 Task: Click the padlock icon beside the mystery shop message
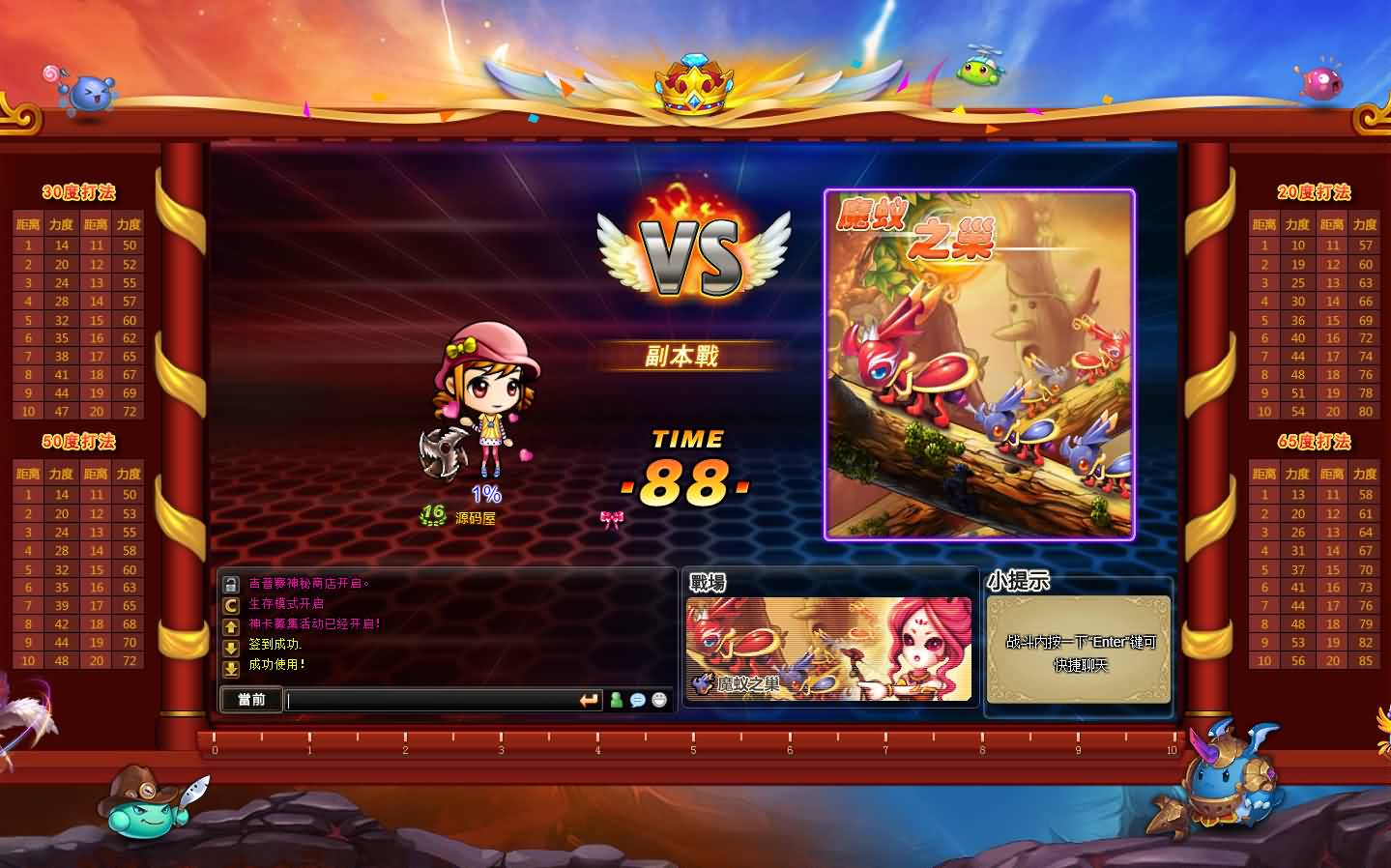(x=231, y=584)
